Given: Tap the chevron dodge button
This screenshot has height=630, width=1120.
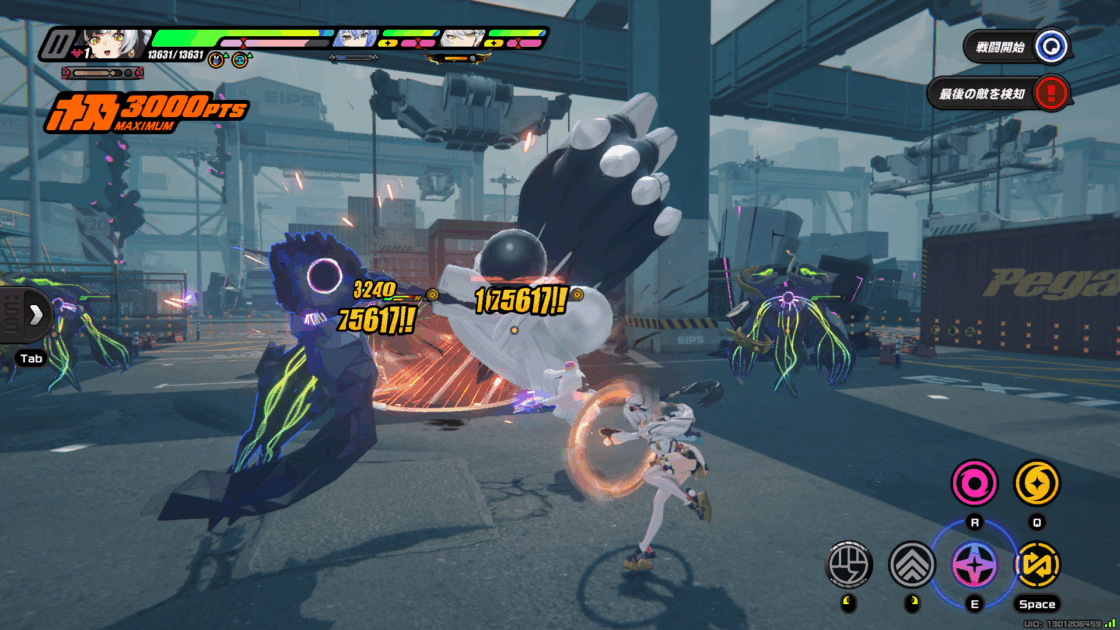Looking at the screenshot, I should point(912,565).
